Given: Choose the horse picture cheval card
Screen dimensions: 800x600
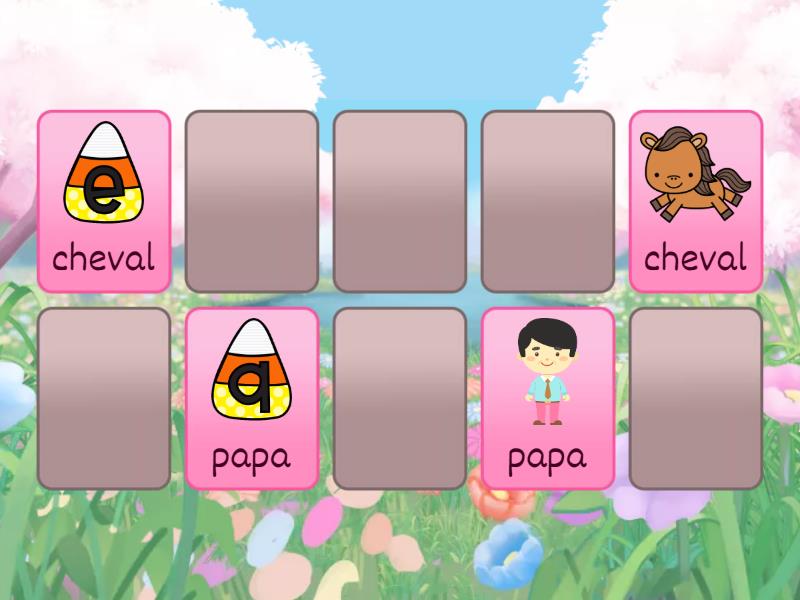Looking at the screenshot, I should [x=695, y=201].
